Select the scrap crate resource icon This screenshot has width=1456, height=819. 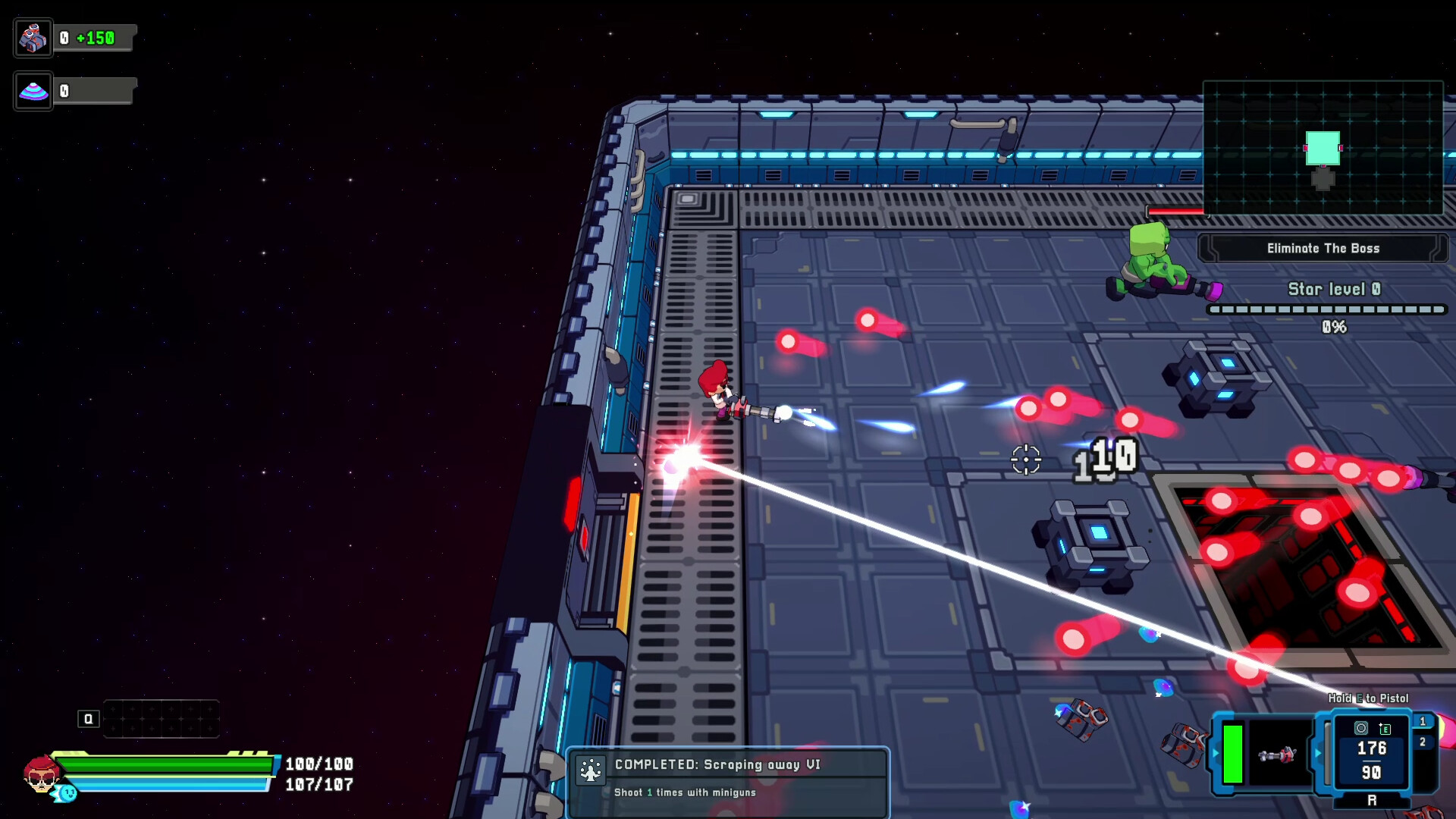tap(33, 36)
